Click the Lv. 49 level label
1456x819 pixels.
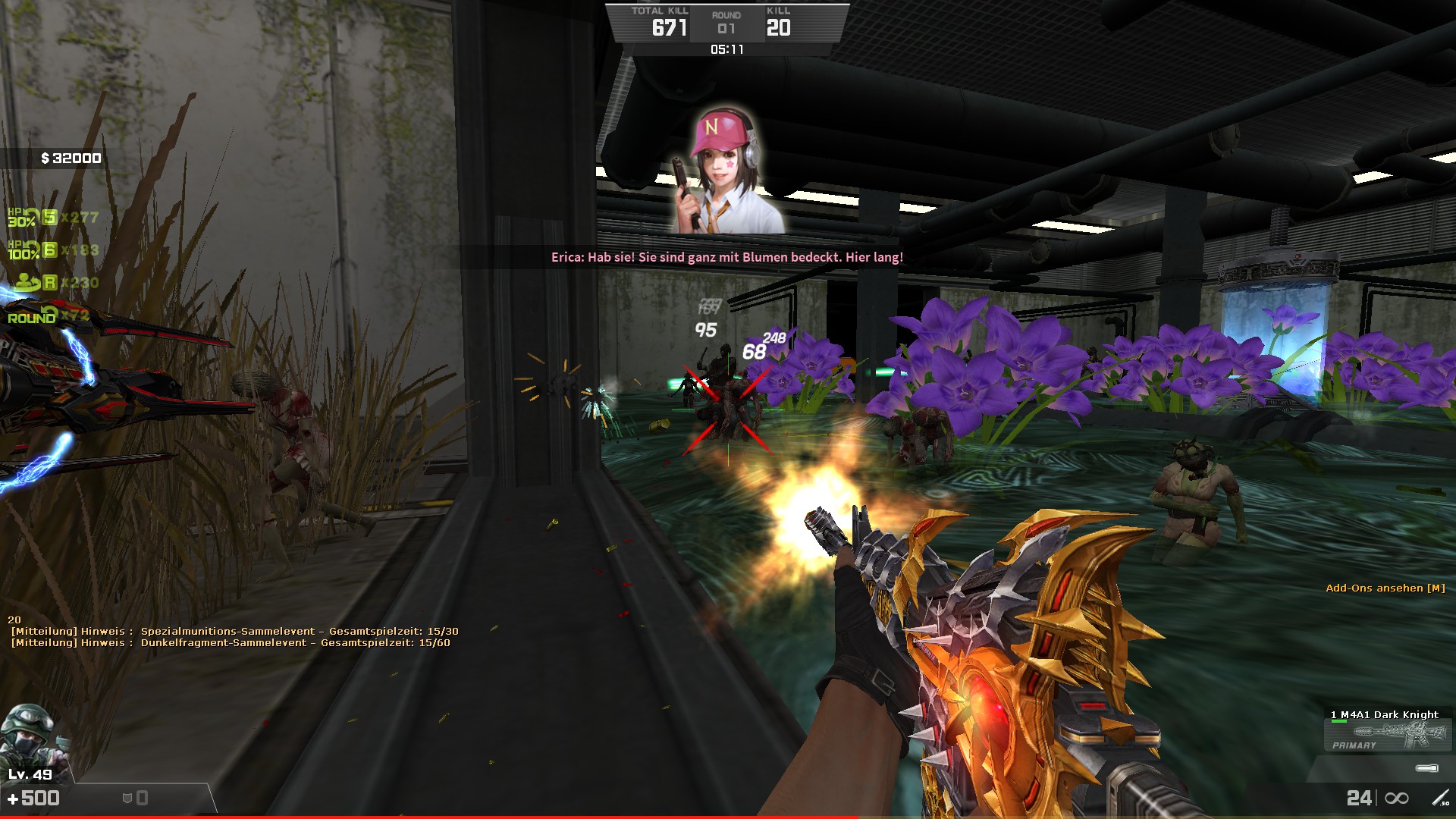coord(30,774)
